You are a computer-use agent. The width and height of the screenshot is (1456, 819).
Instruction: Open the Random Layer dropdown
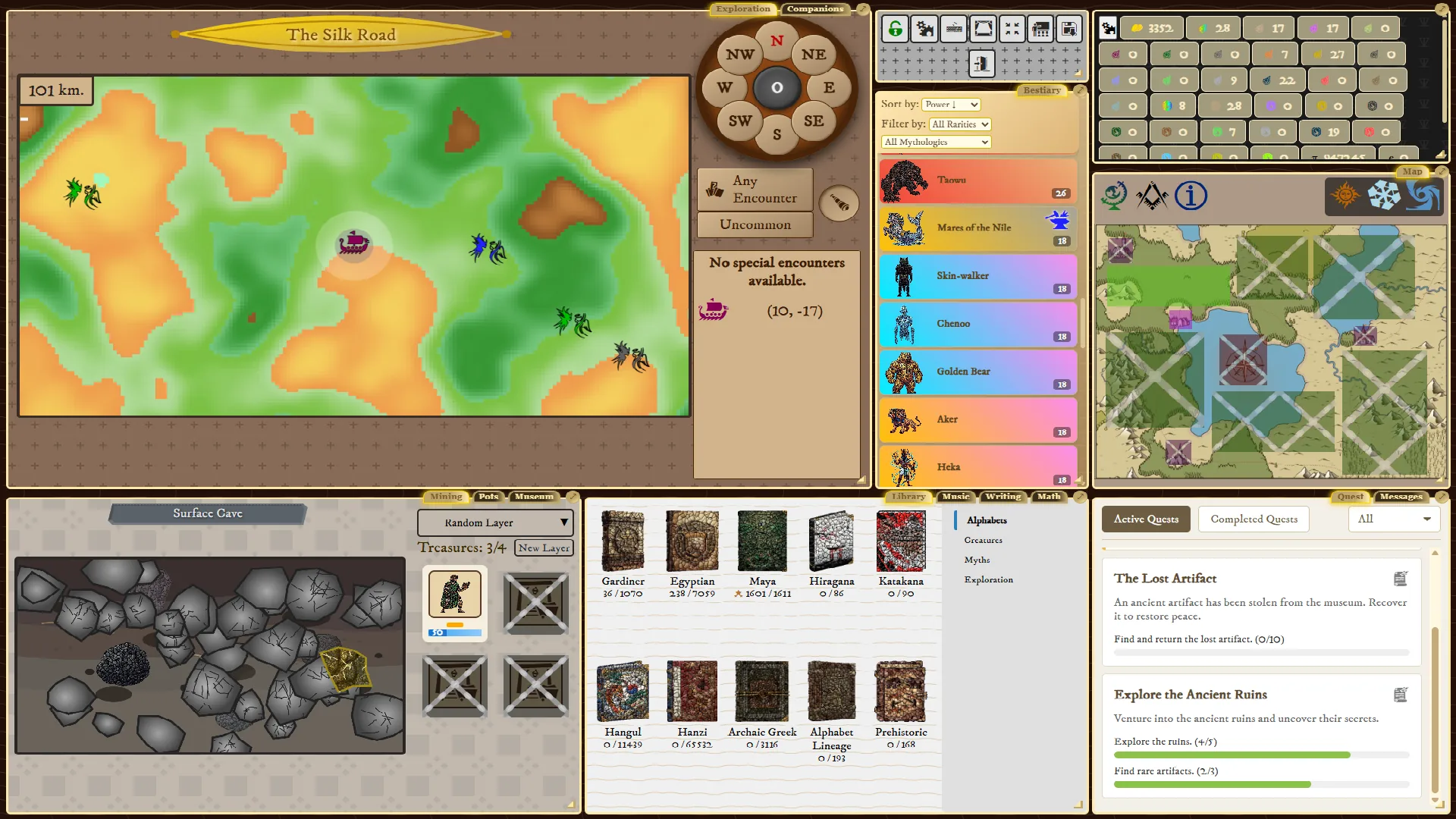coord(494,522)
